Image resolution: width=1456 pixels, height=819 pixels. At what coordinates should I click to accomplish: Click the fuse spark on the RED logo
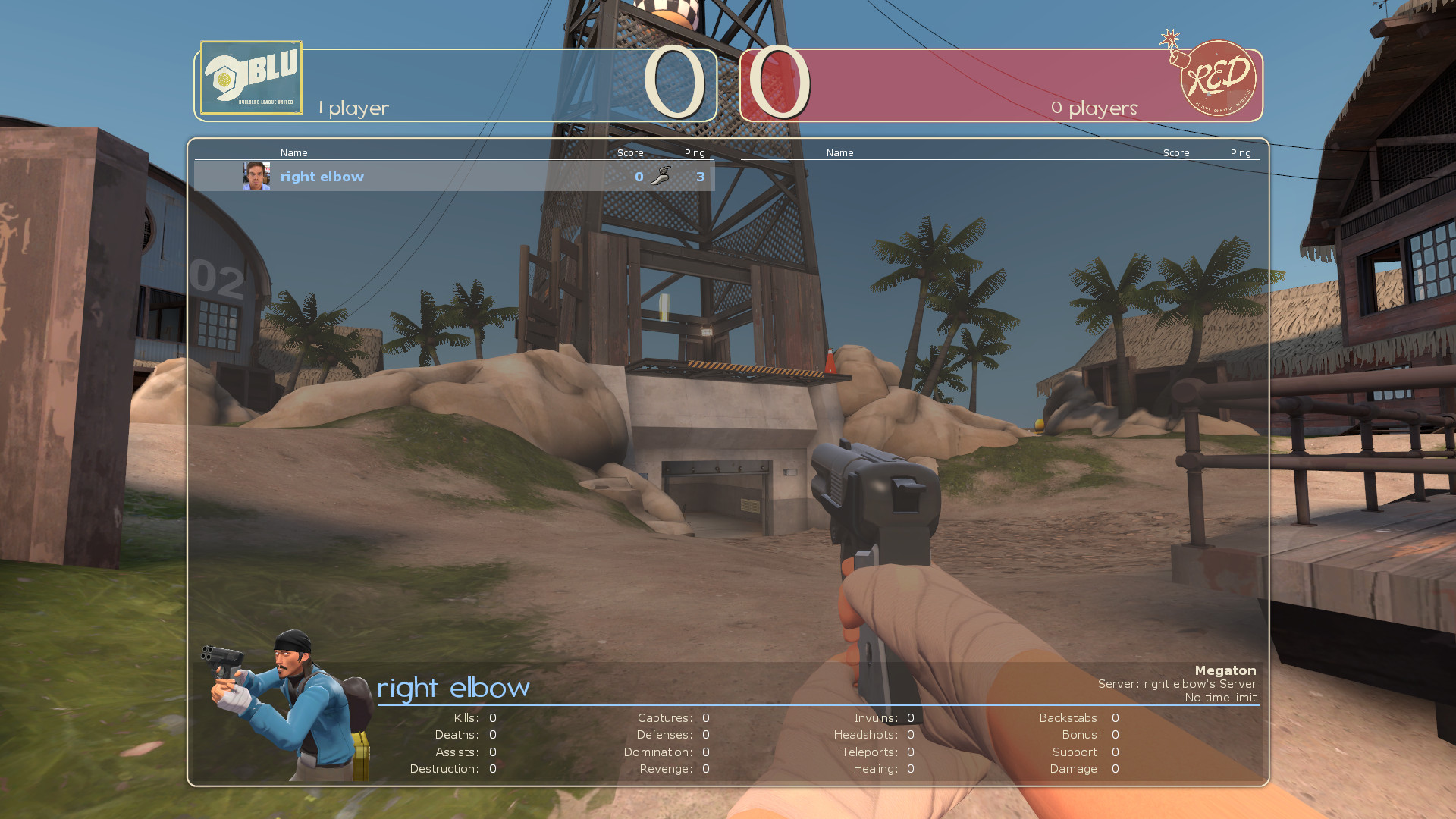tap(1171, 36)
